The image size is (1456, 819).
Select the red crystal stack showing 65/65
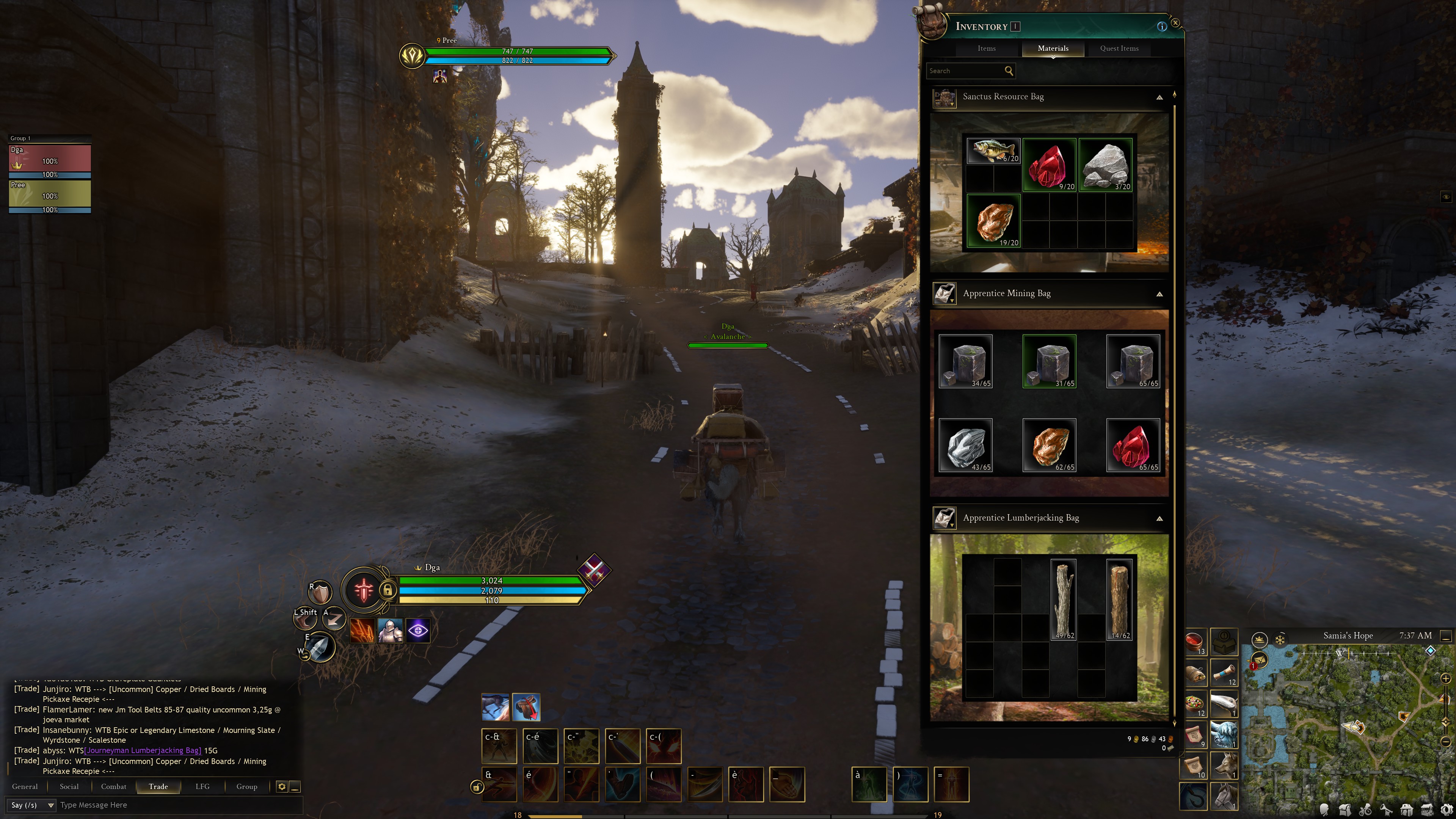point(1133,445)
